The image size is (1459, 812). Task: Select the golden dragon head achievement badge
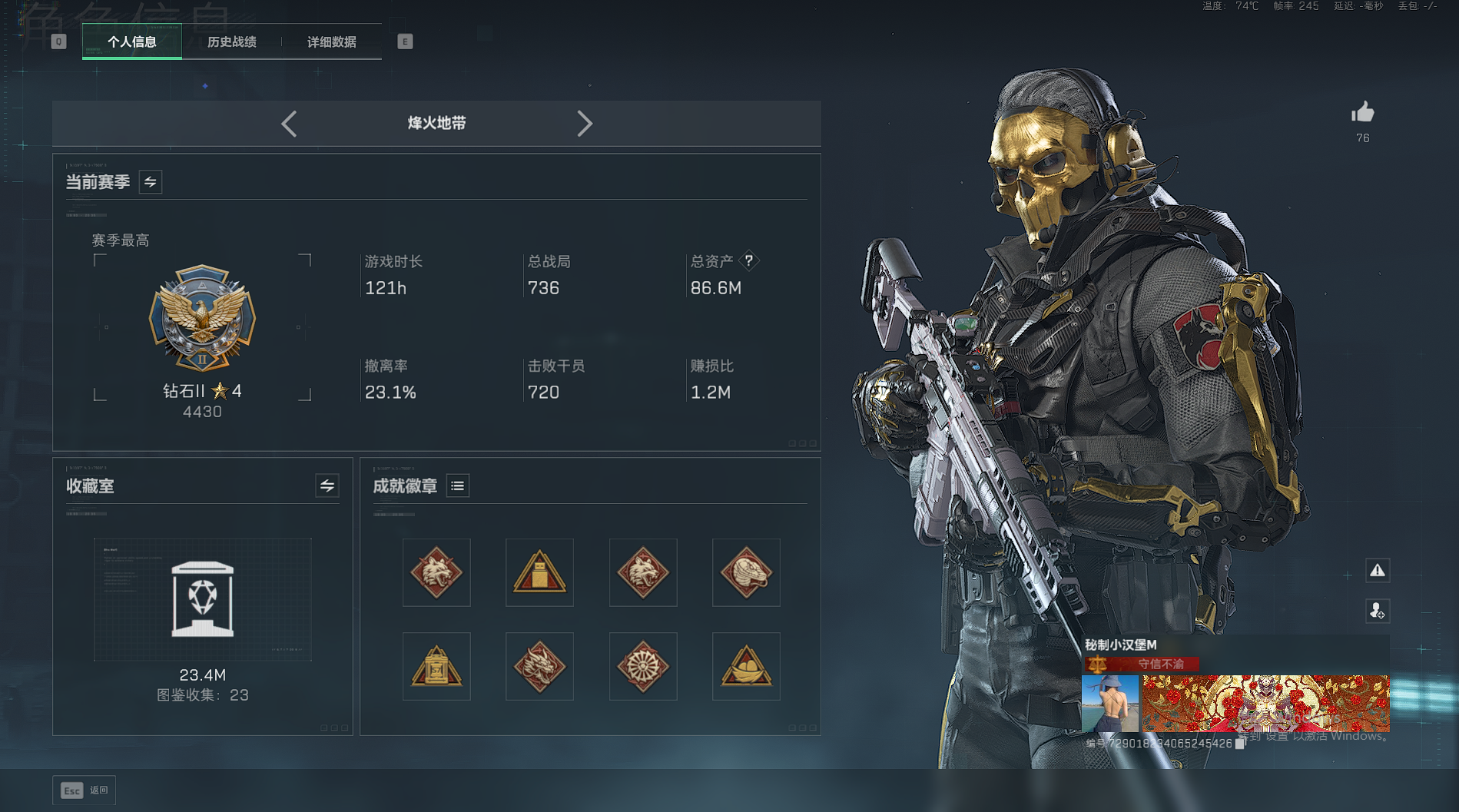(x=539, y=666)
